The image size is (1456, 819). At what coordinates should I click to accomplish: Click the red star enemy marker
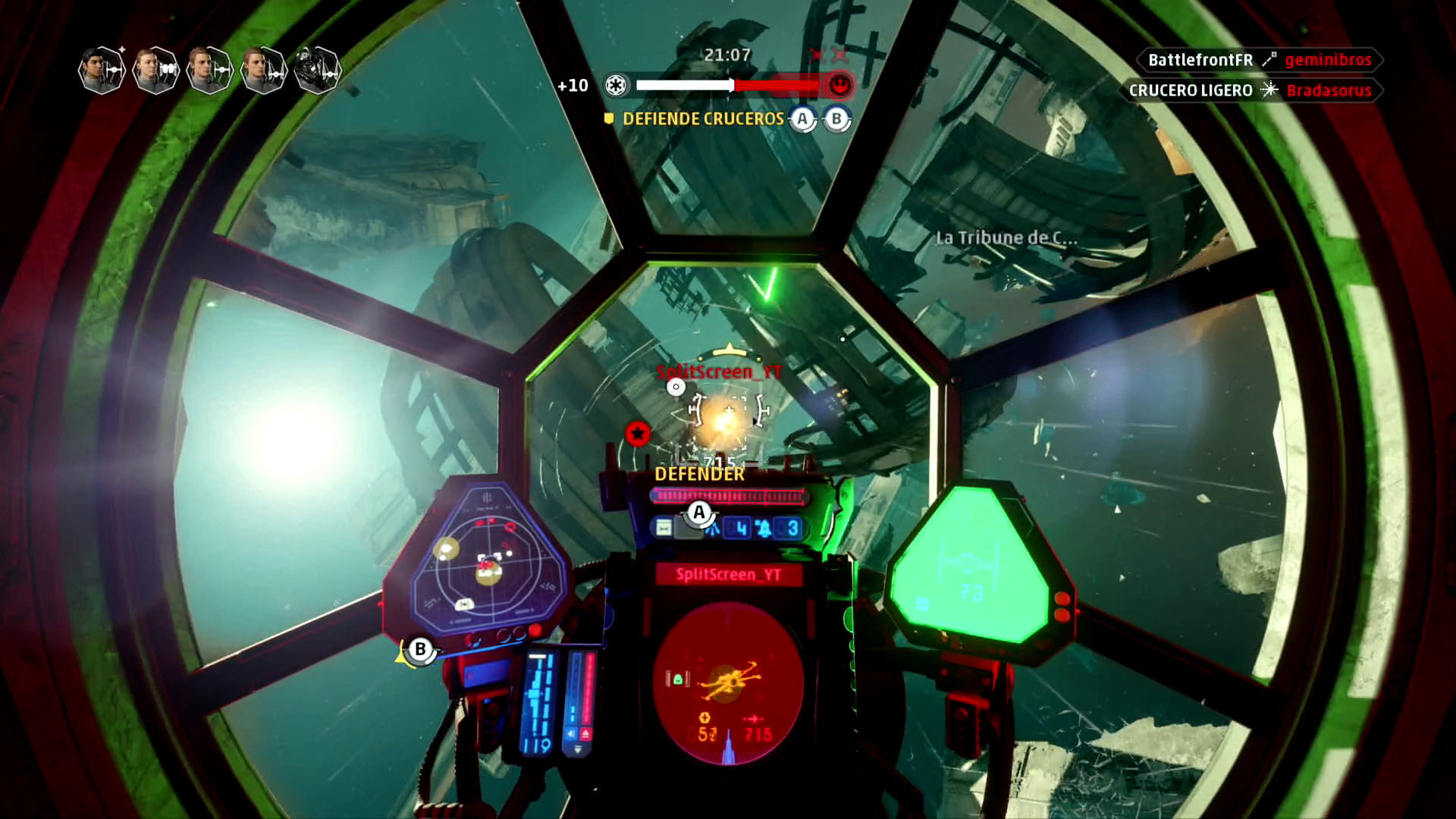point(638,433)
